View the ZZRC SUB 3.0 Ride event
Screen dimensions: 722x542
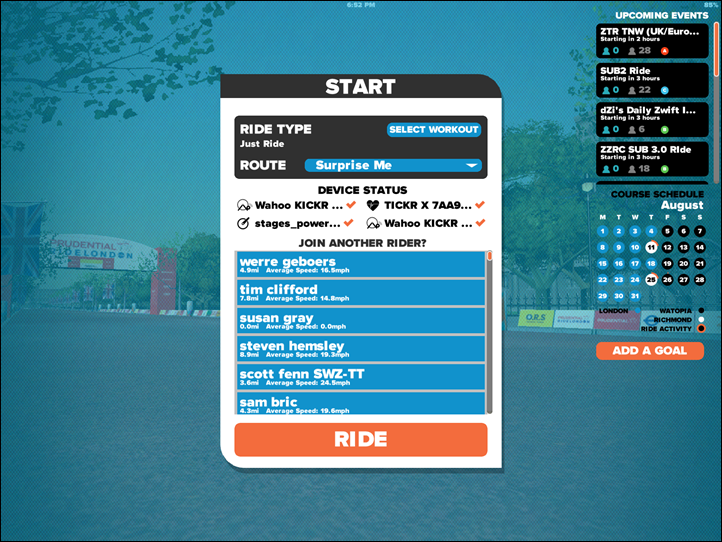tap(652, 158)
